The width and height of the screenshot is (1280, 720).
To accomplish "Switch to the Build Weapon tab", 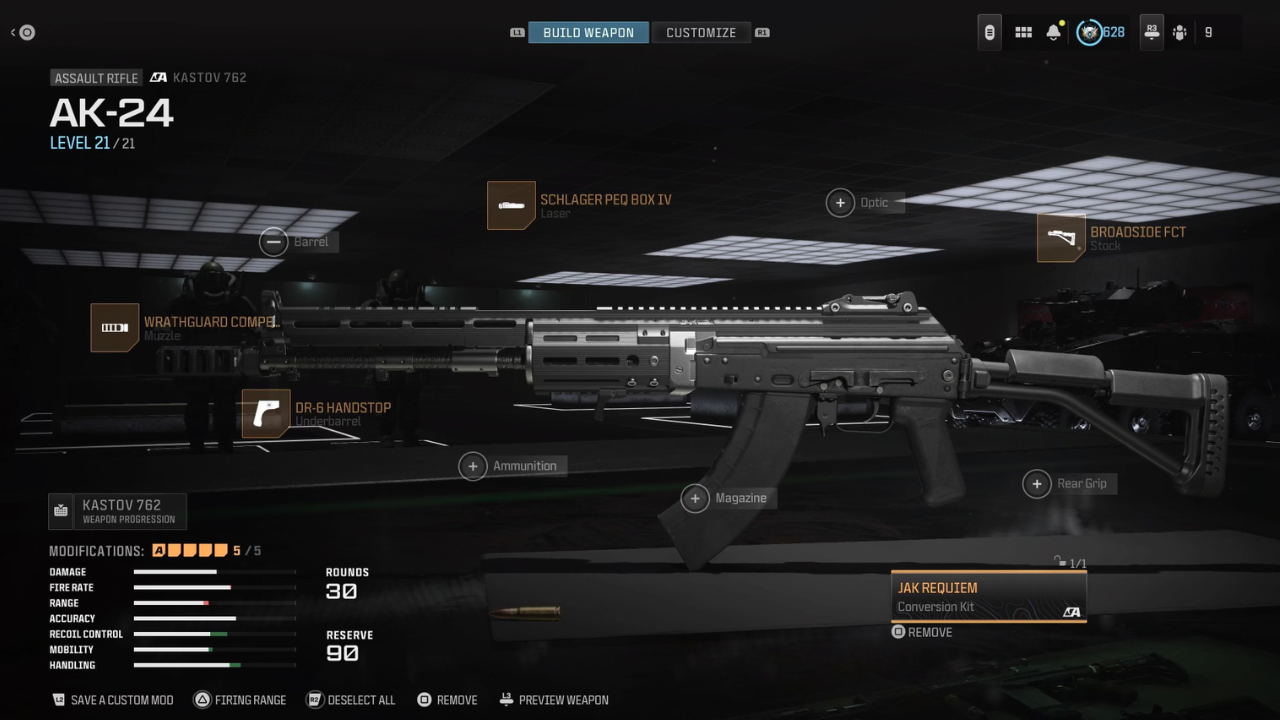I will [x=588, y=33].
